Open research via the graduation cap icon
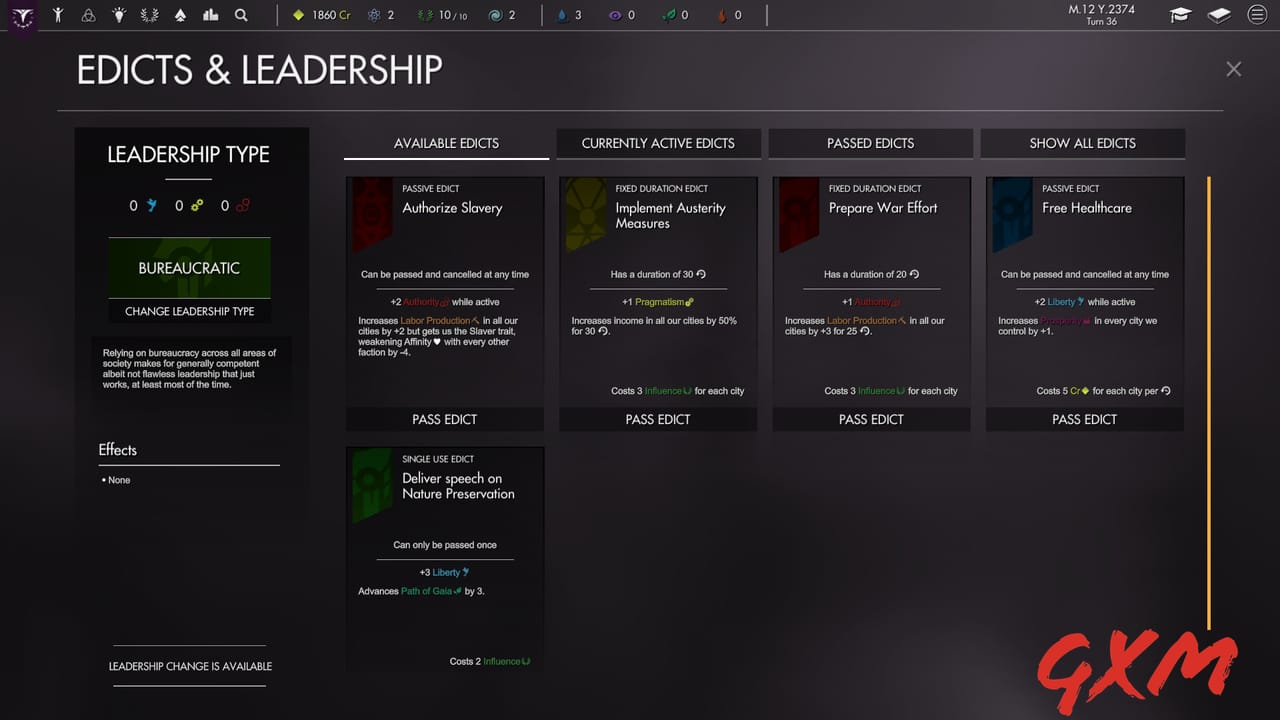Image resolution: width=1280 pixels, height=720 pixels. 1180,14
